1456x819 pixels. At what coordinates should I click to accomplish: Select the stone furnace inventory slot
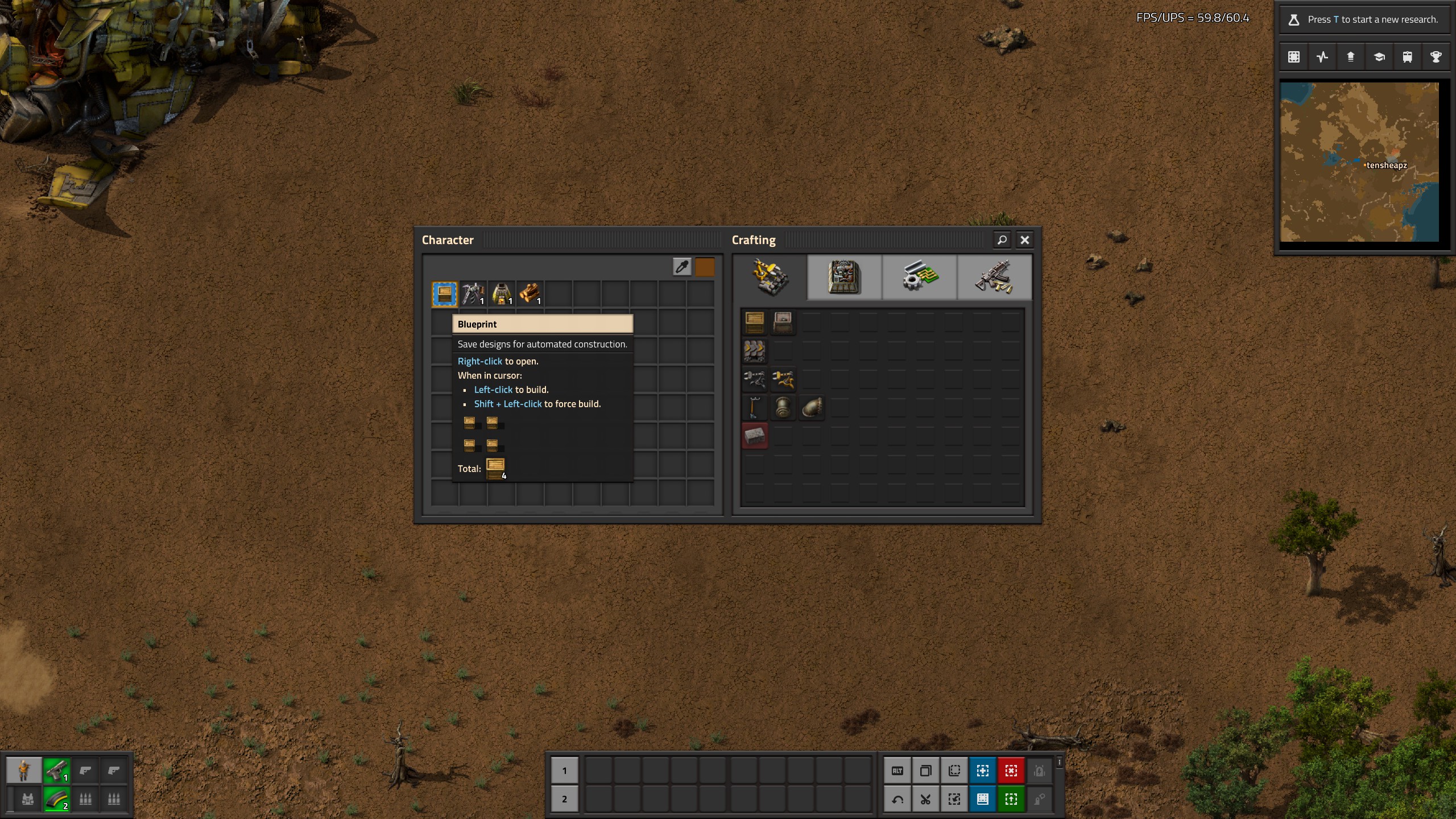(502, 294)
